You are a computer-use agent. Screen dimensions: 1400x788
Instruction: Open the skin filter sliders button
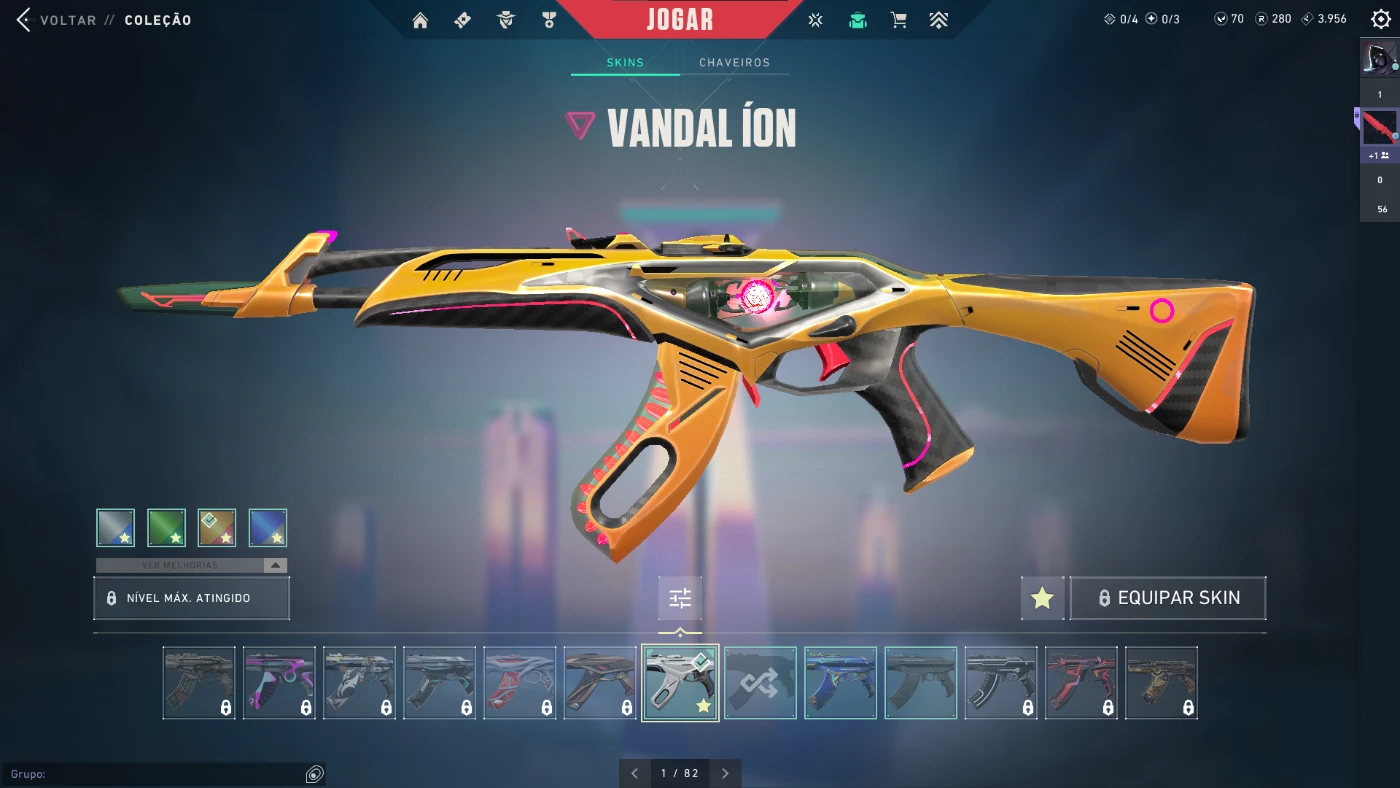pos(680,598)
